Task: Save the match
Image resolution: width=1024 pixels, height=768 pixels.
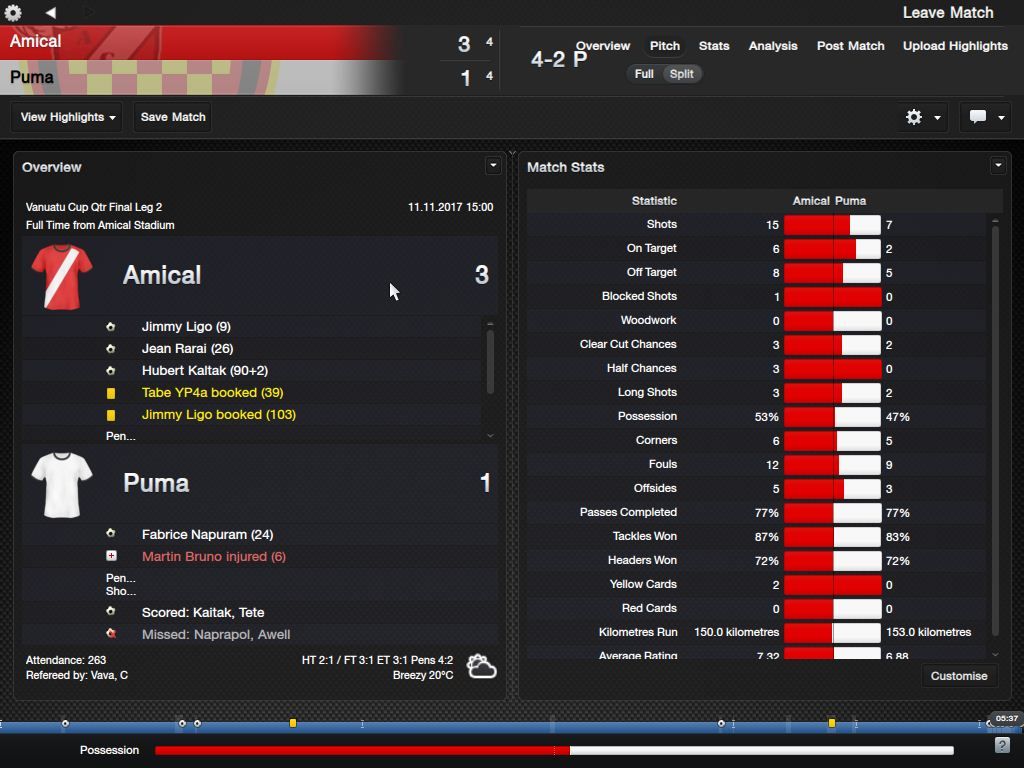Action: [173, 117]
